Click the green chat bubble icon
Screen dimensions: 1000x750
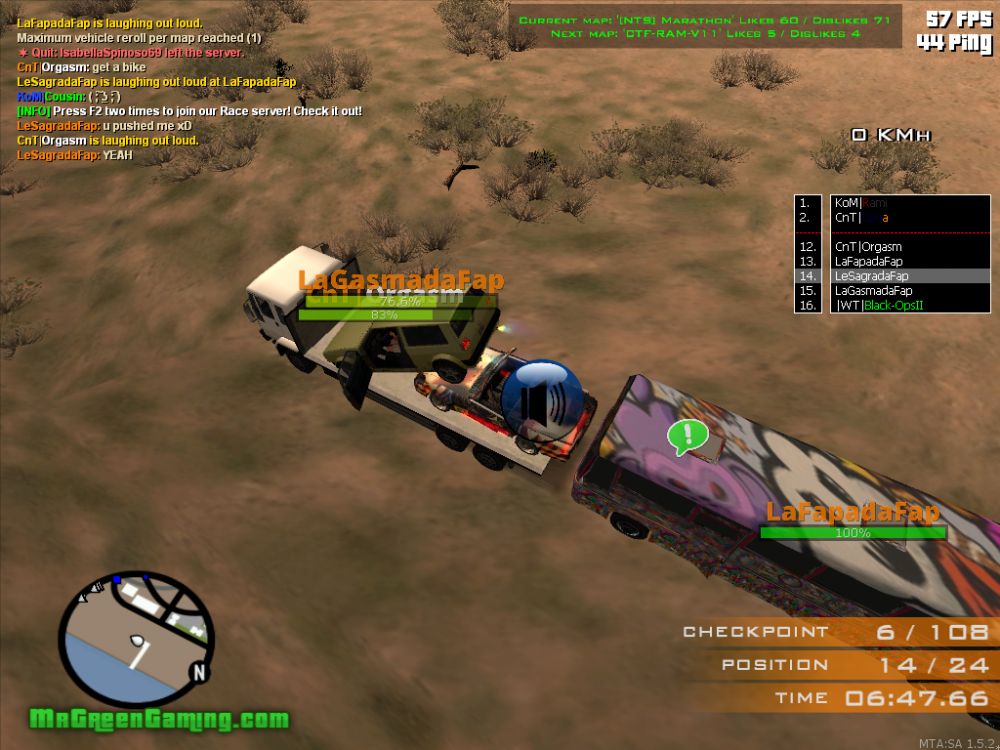click(x=687, y=435)
